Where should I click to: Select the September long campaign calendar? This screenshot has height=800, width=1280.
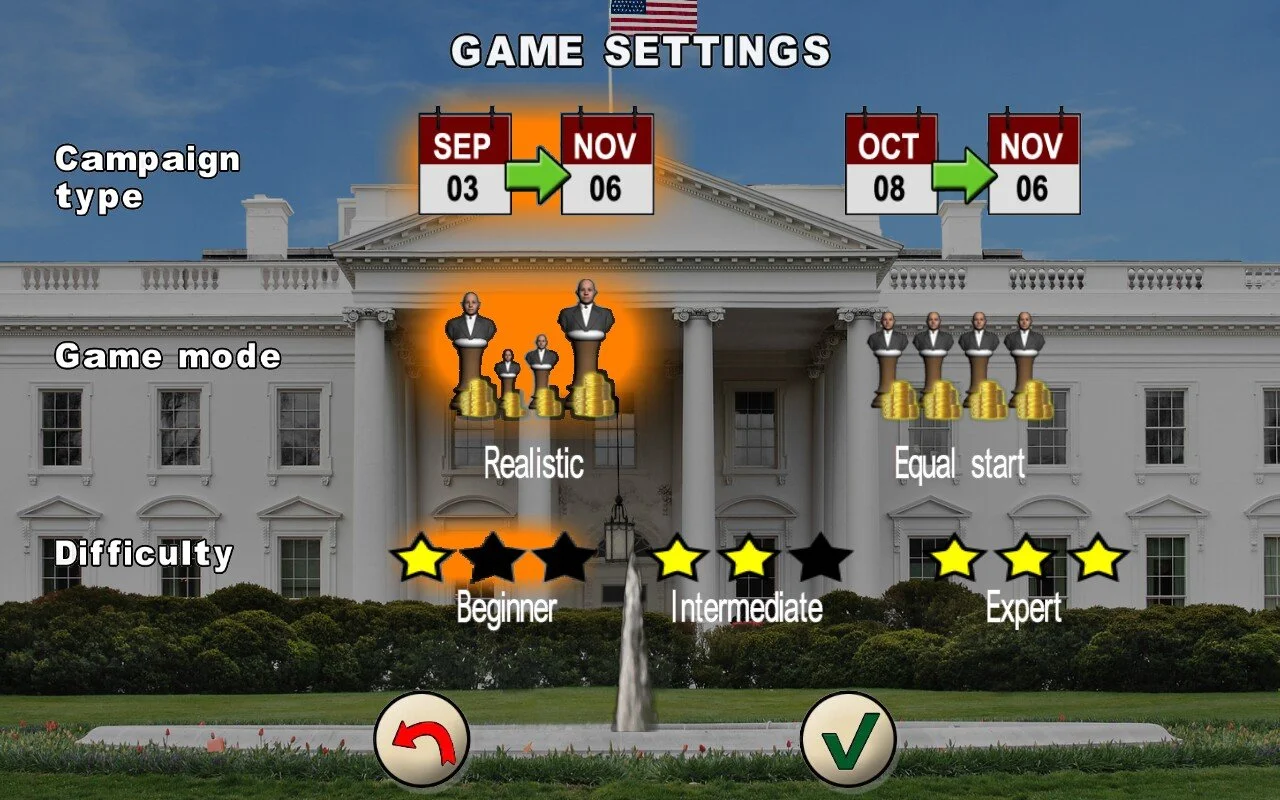click(x=464, y=165)
